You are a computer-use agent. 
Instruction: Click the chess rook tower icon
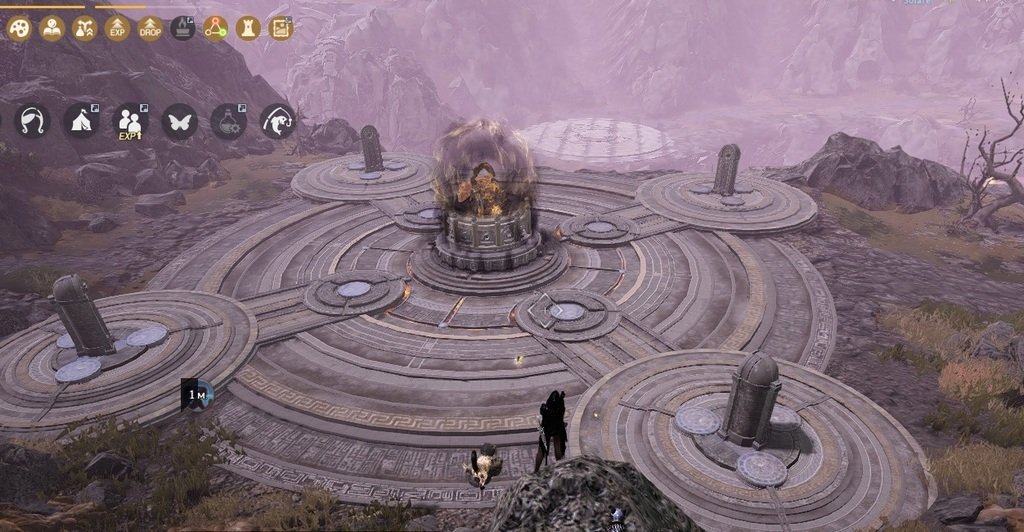[248, 28]
